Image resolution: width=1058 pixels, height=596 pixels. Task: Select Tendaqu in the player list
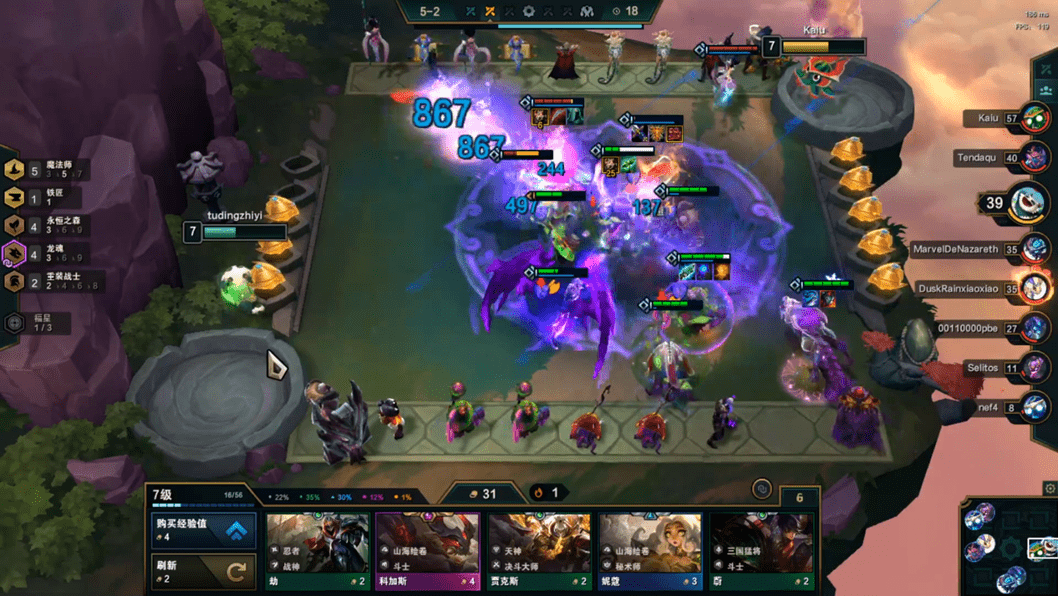[1035, 158]
